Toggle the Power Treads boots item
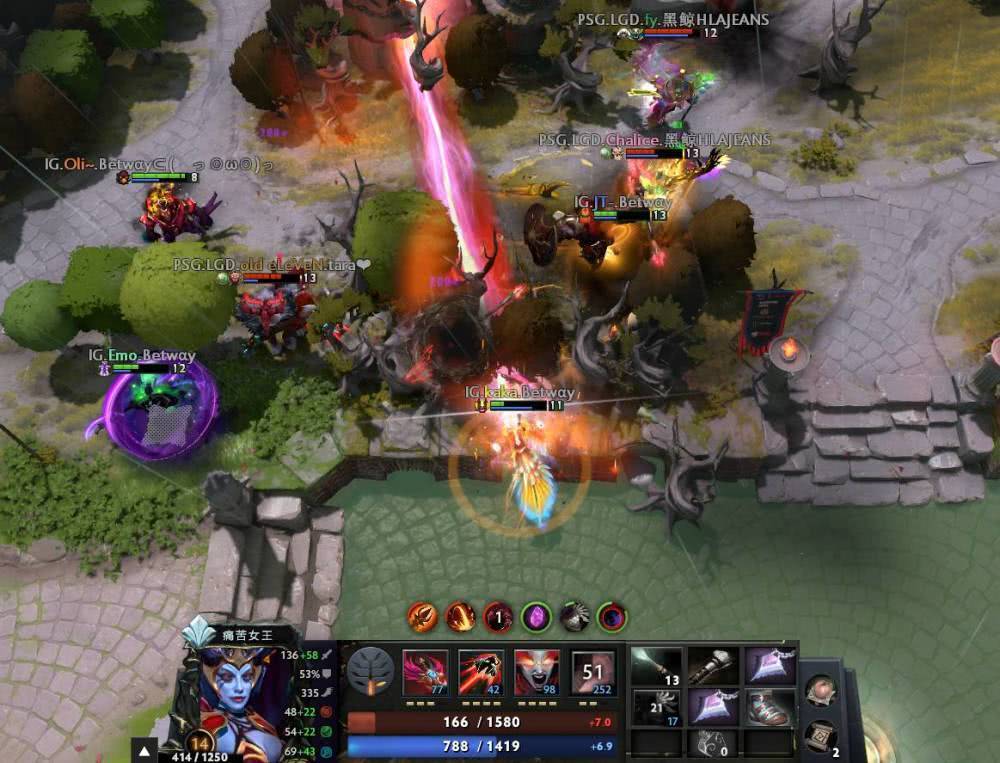1000x763 pixels. (x=769, y=707)
